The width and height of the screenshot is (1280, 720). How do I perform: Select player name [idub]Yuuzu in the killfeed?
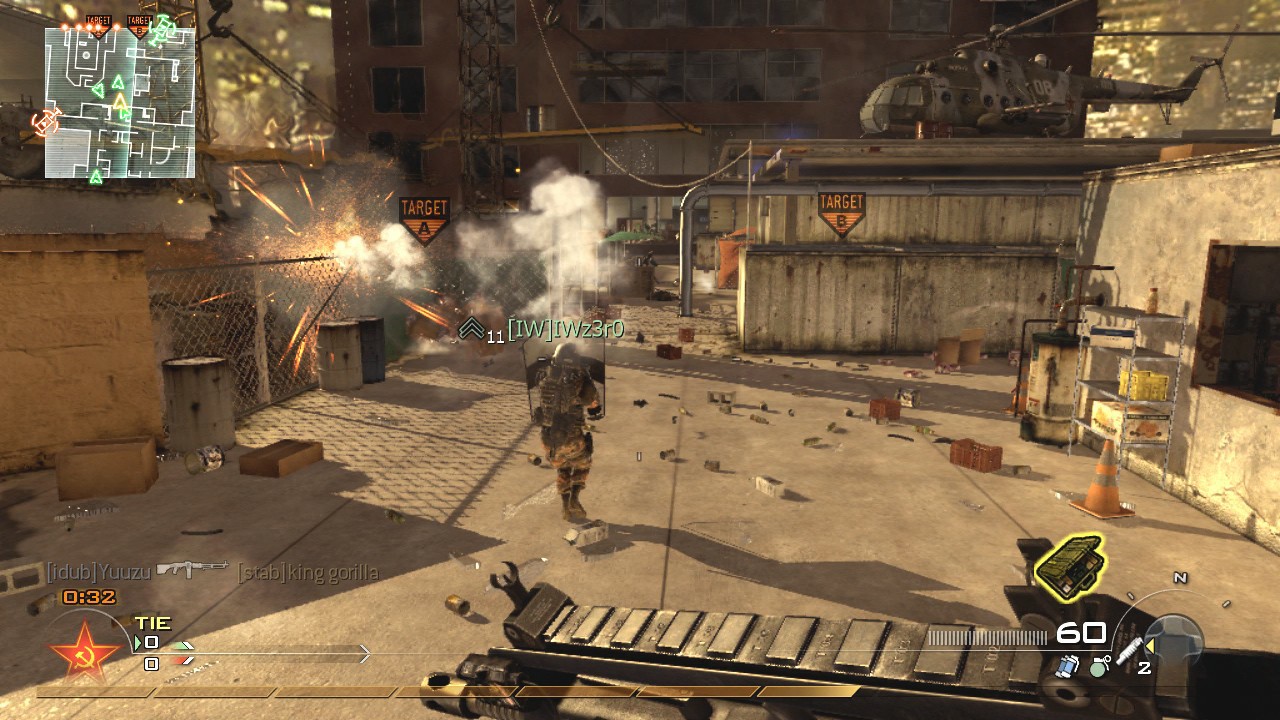(x=97, y=570)
